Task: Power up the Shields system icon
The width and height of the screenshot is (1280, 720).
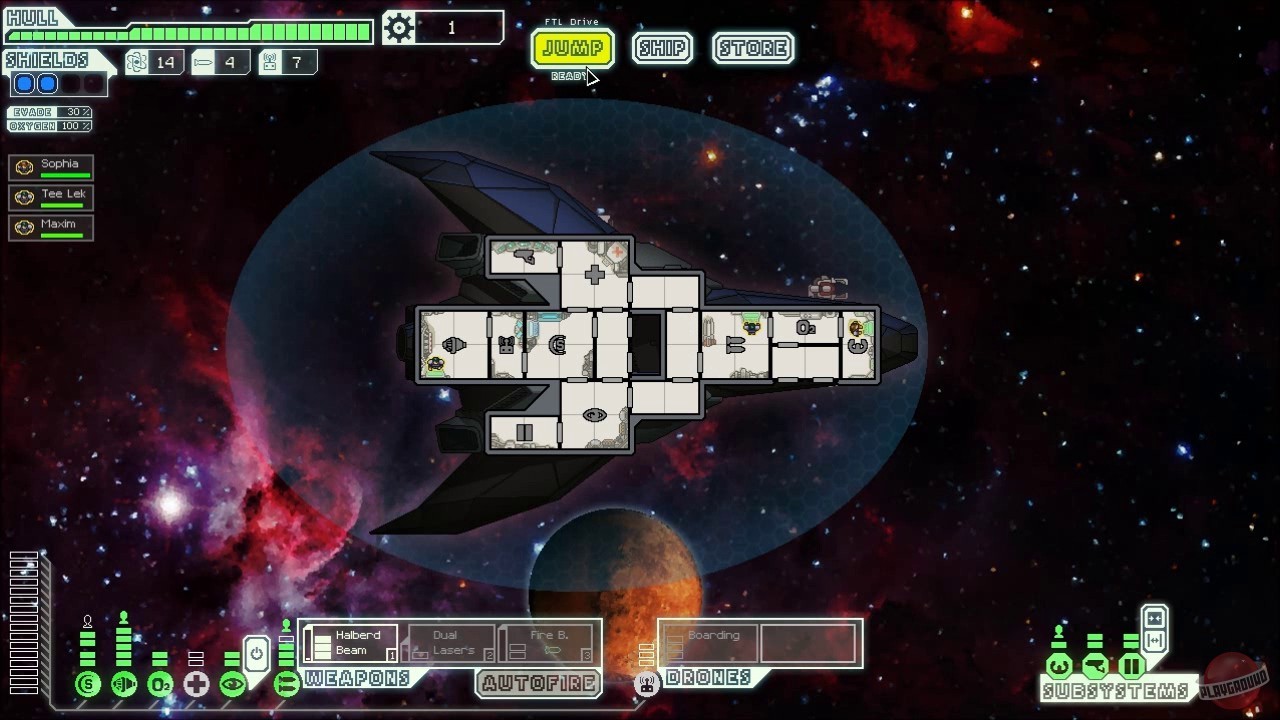Action: point(86,685)
